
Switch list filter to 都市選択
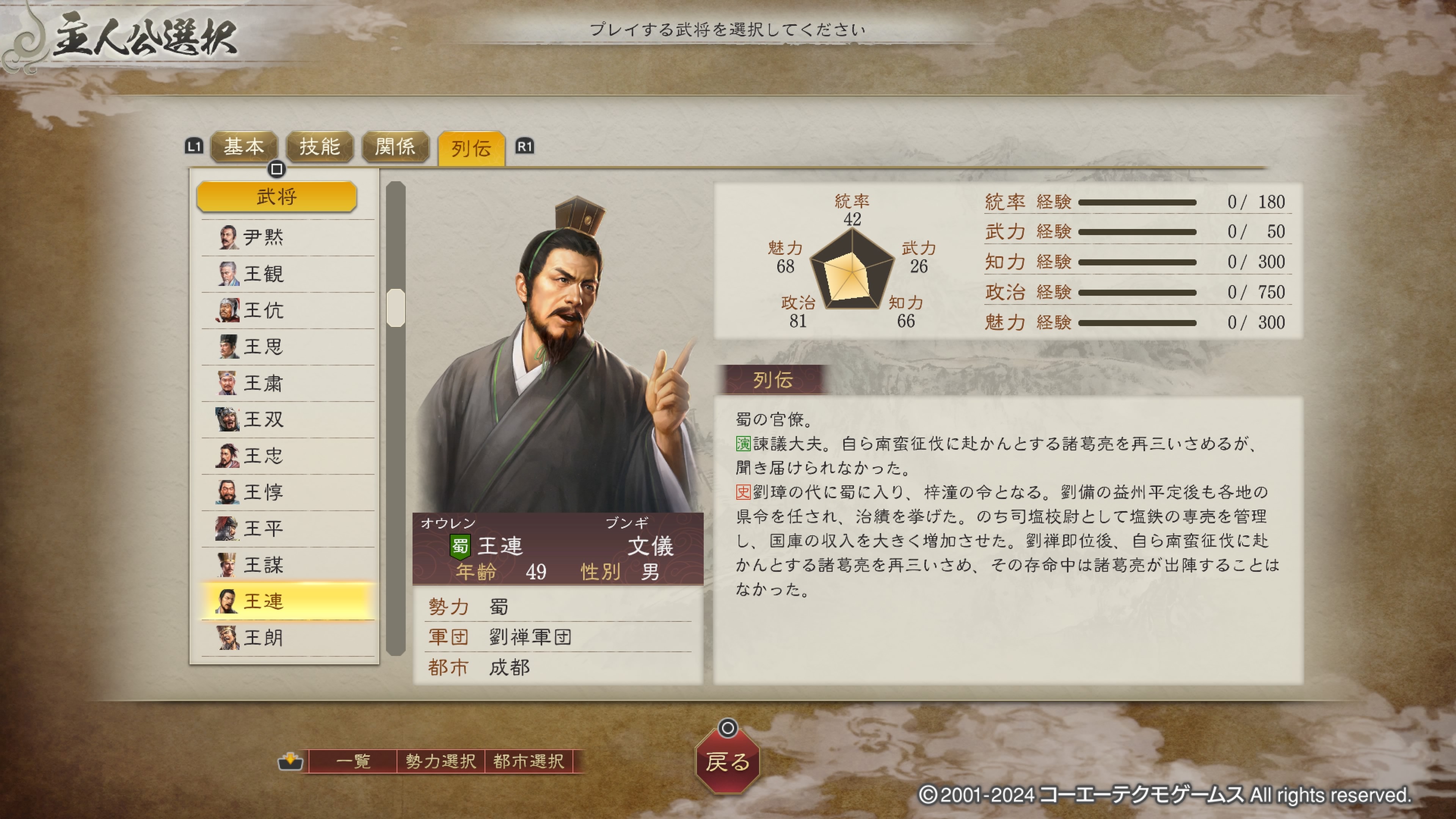[x=529, y=761]
